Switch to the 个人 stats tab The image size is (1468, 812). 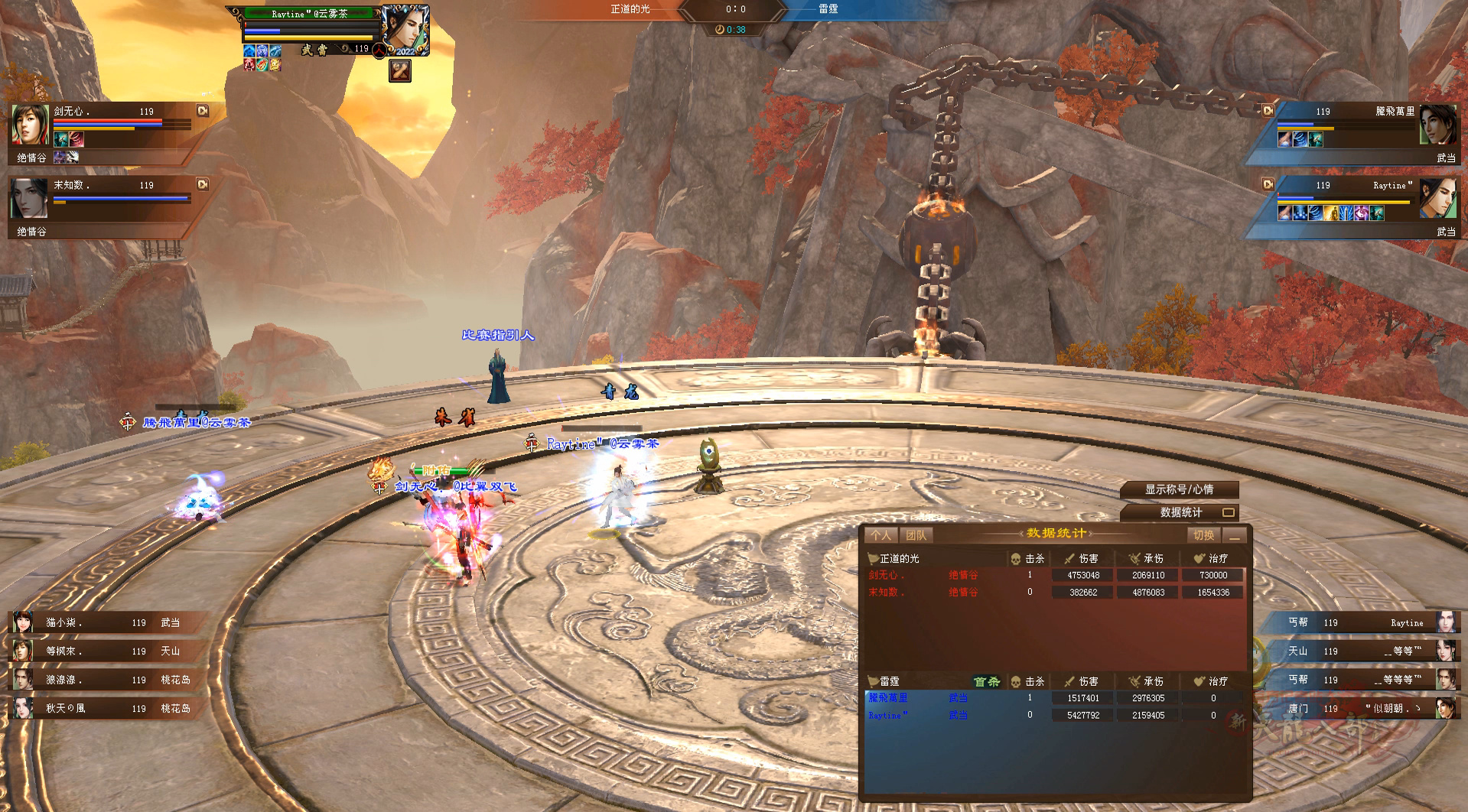click(x=880, y=535)
